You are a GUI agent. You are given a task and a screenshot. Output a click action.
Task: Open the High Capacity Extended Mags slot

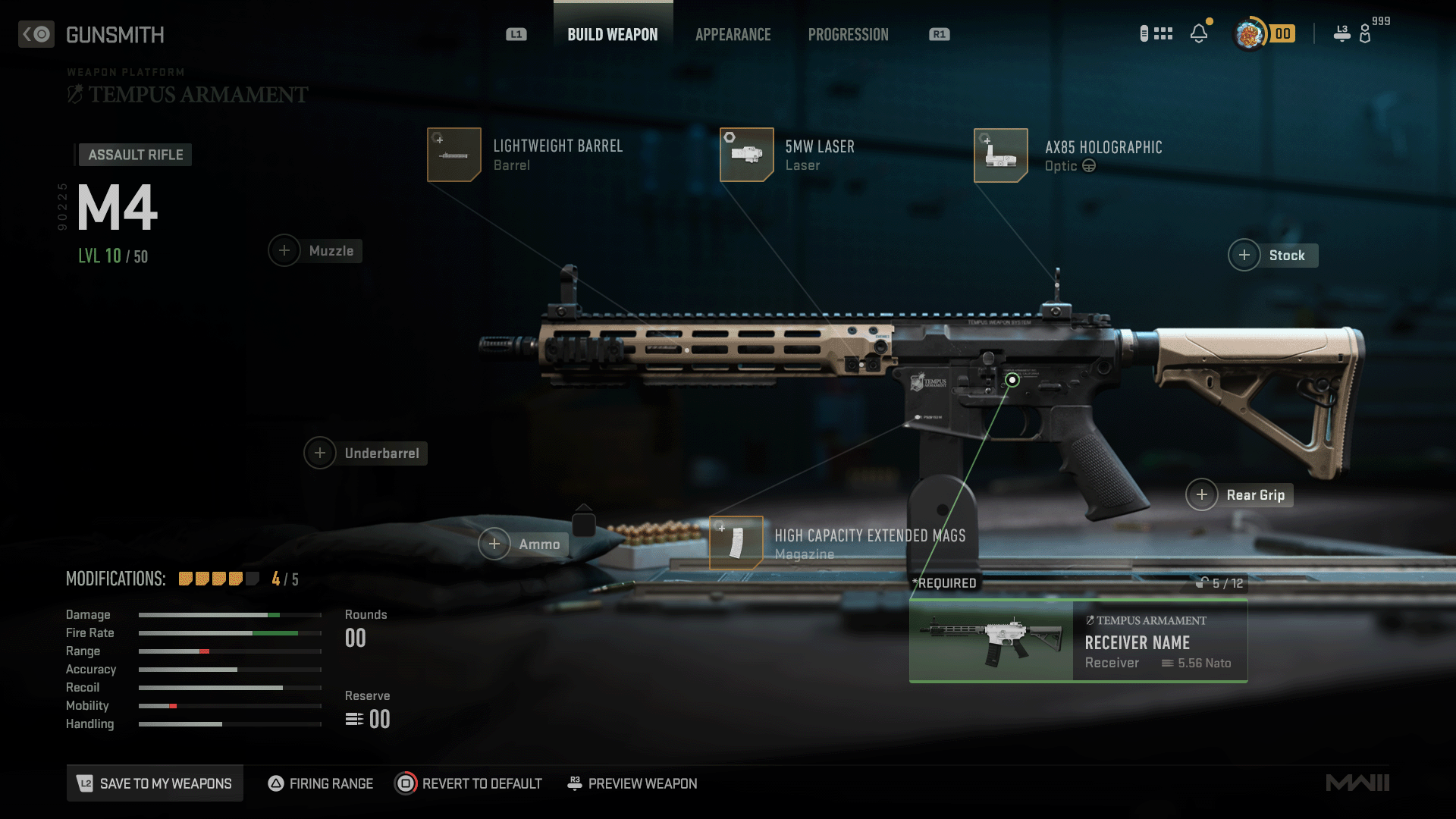click(x=736, y=543)
